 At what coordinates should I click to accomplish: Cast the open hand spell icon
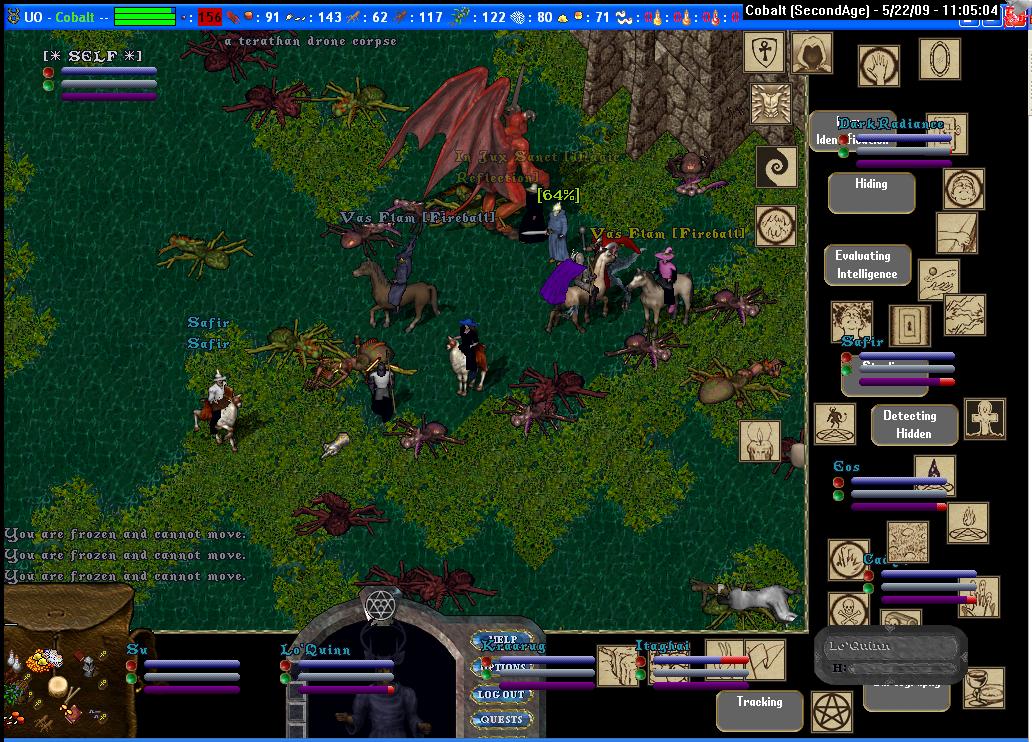tap(878, 66)
